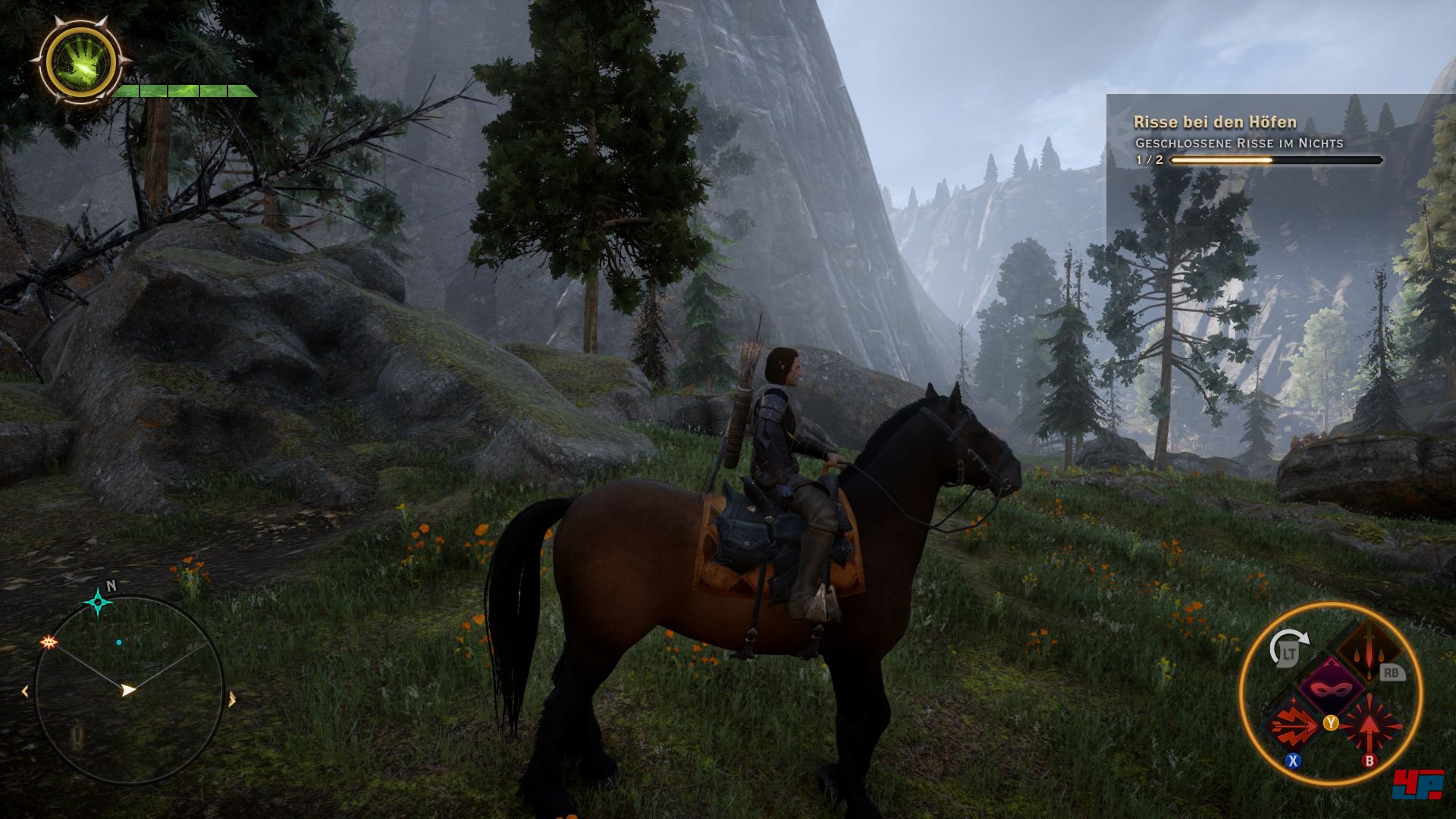Select the green hand character portrait
Image resolution: width=1456 pixels, height=819 pixels.
[x=80, y=60]
